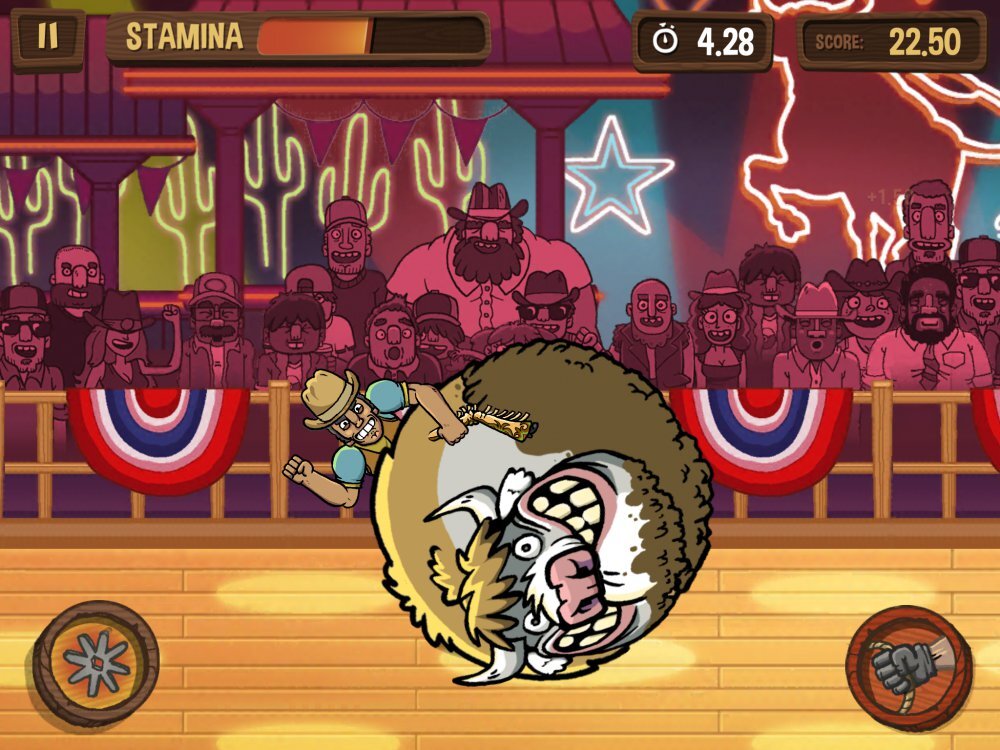Tap the spur action button
1000x750 pixels.
coord(96,663)
